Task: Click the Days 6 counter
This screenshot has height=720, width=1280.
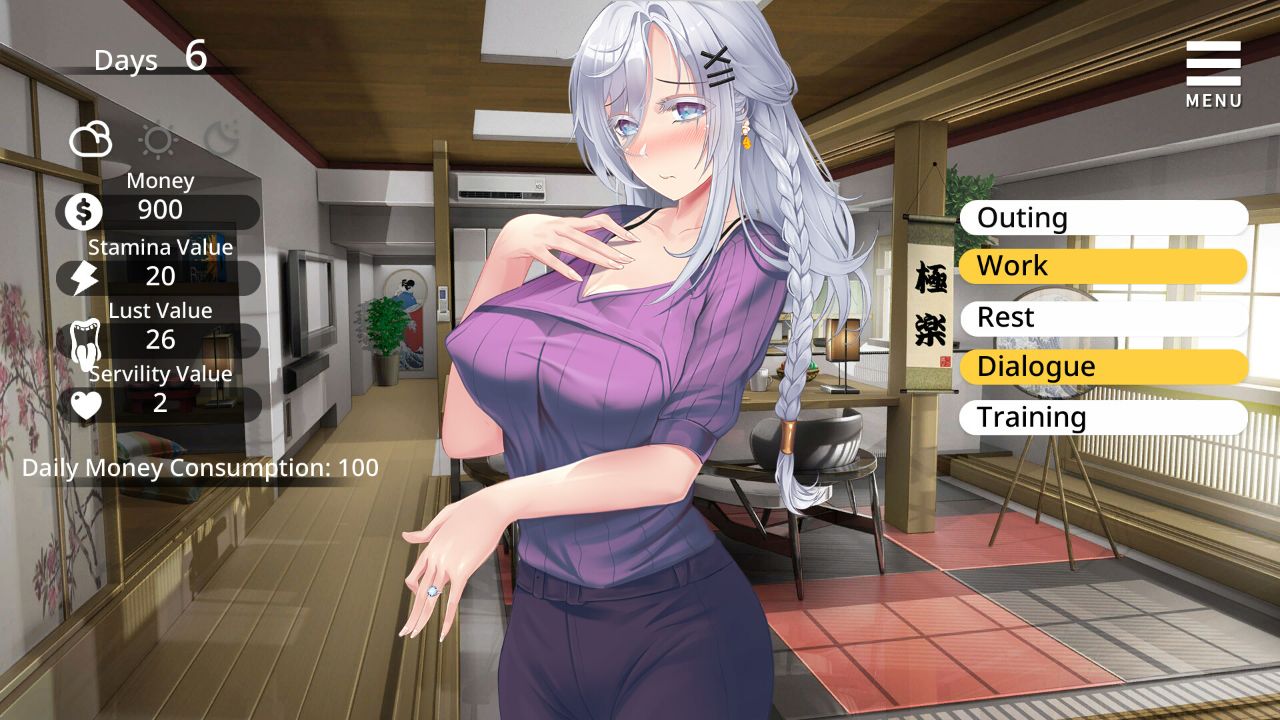Action: tap(150, 59)
